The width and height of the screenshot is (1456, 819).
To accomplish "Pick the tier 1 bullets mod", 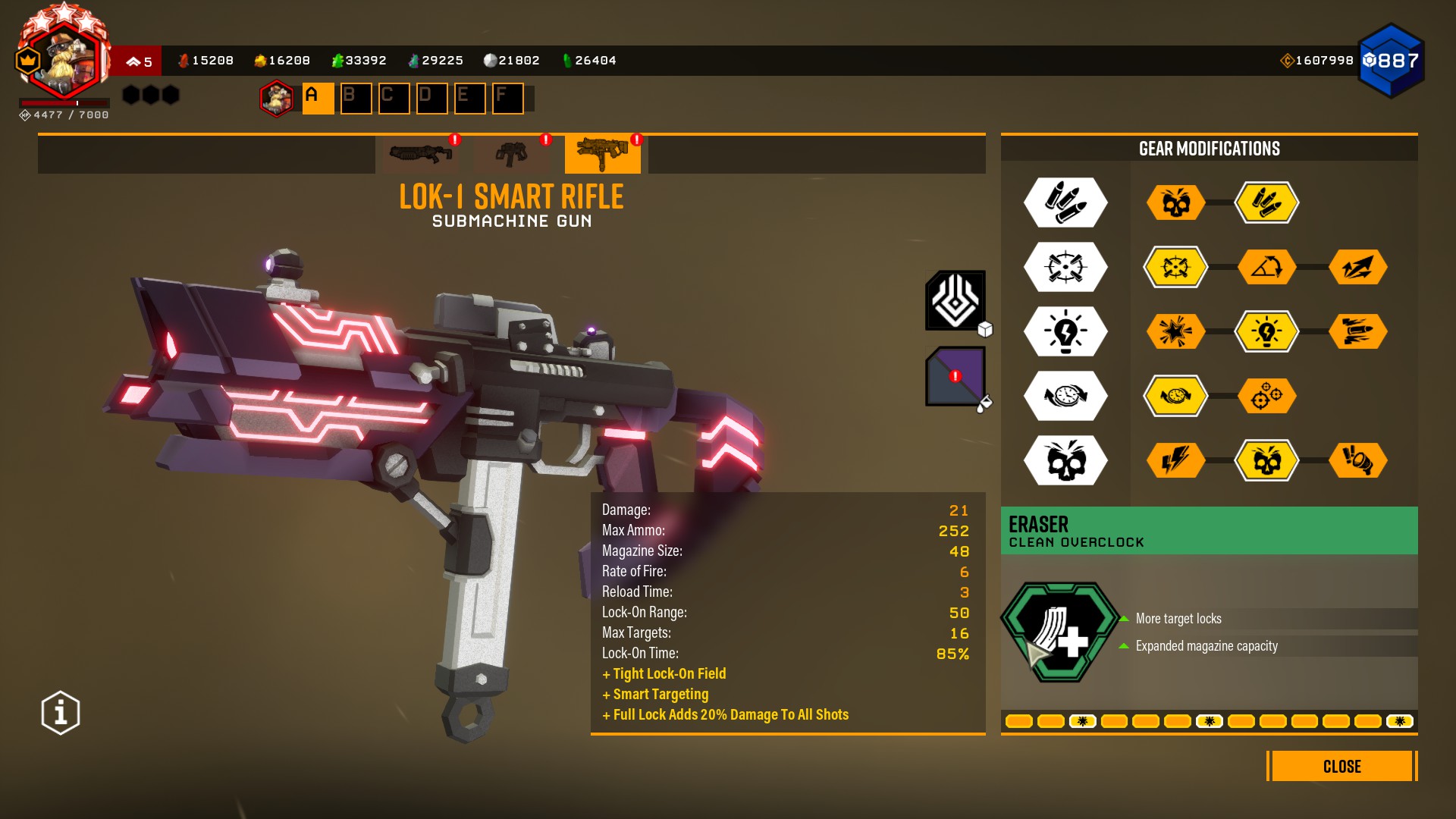I will click(1266, 202).
